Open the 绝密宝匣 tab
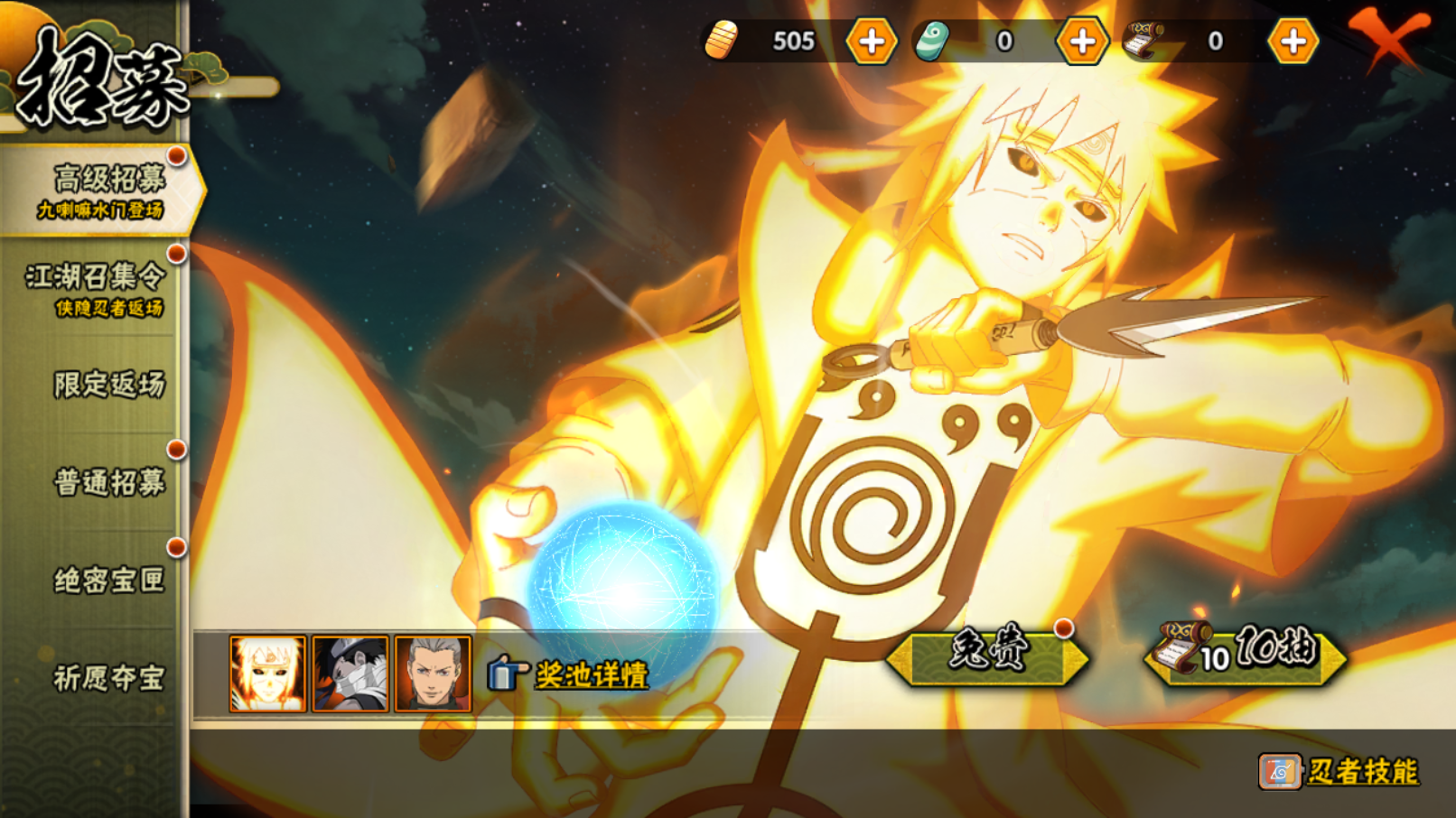 coord(108,580)
